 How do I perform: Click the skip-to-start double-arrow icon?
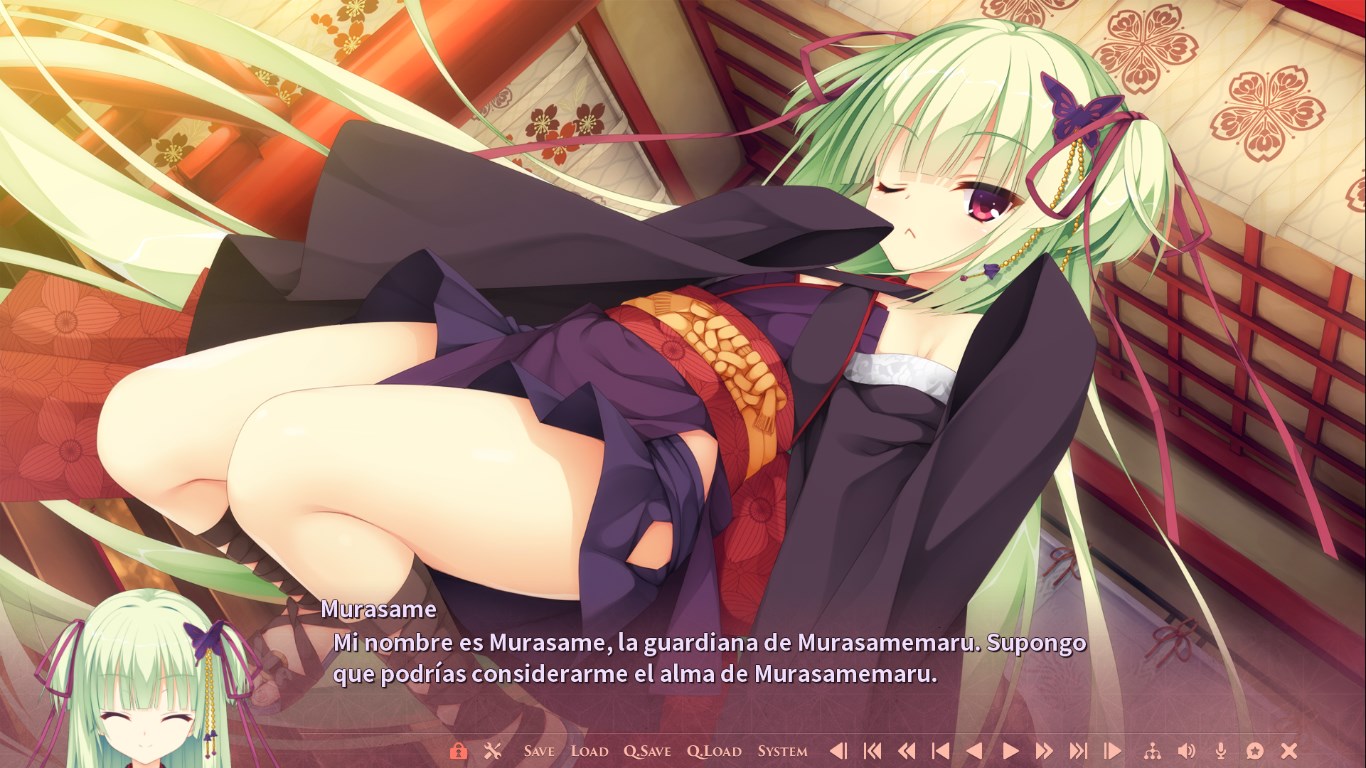(872, 751)
